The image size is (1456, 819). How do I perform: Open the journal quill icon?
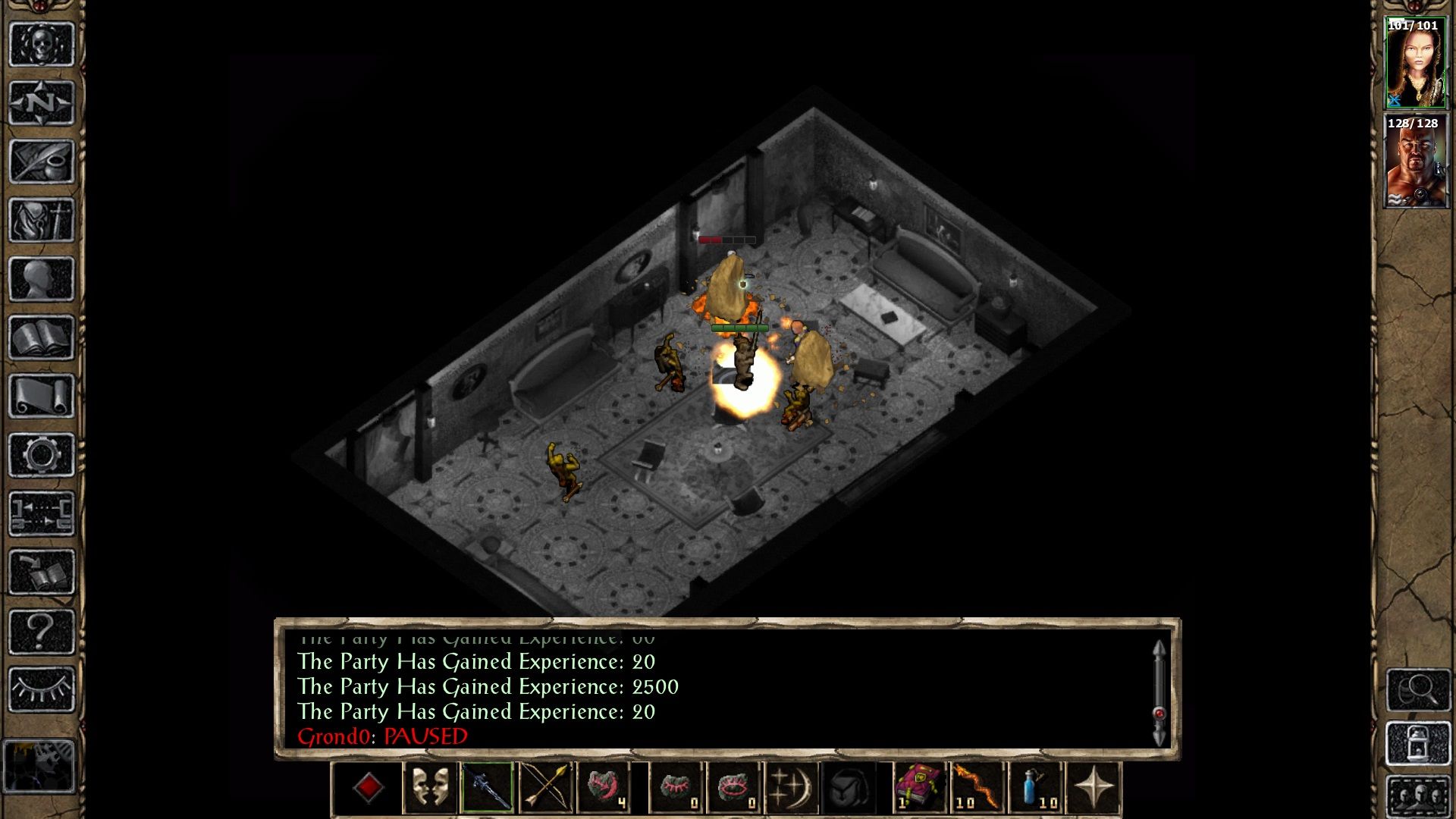(42, 162)
